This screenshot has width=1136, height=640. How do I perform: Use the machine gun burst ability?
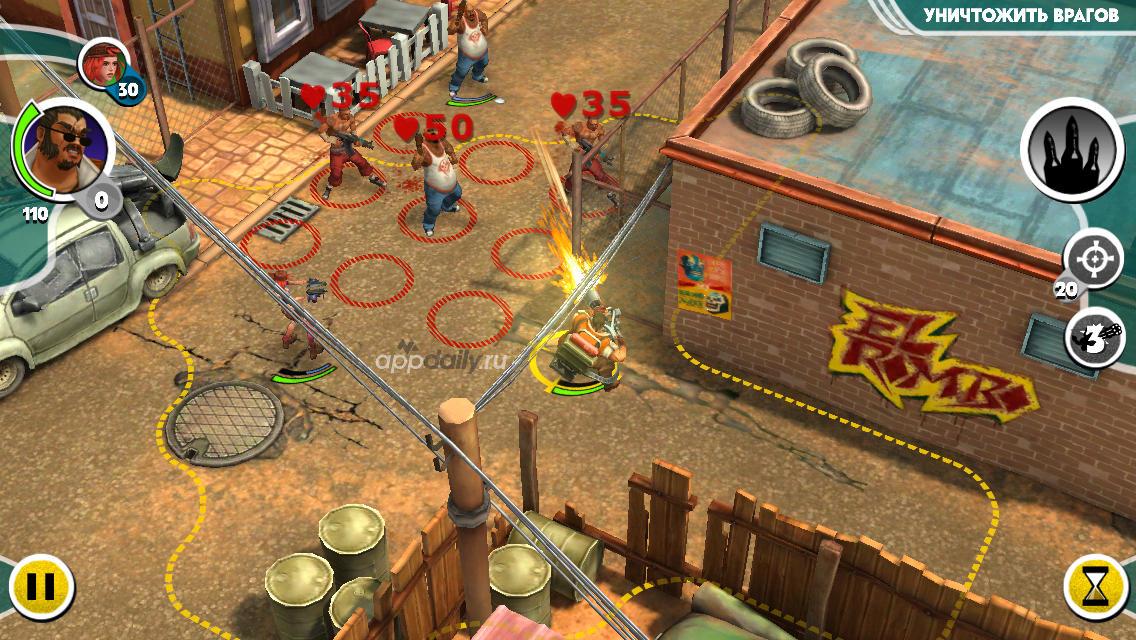coord(1095,336)
